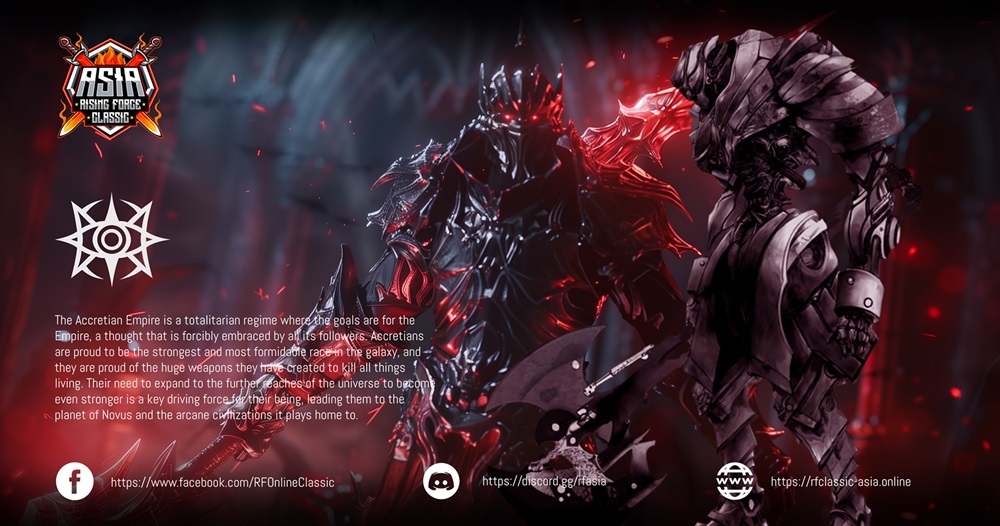Click the Asia Rising Force Classic logo

click(x=109, y=86)
